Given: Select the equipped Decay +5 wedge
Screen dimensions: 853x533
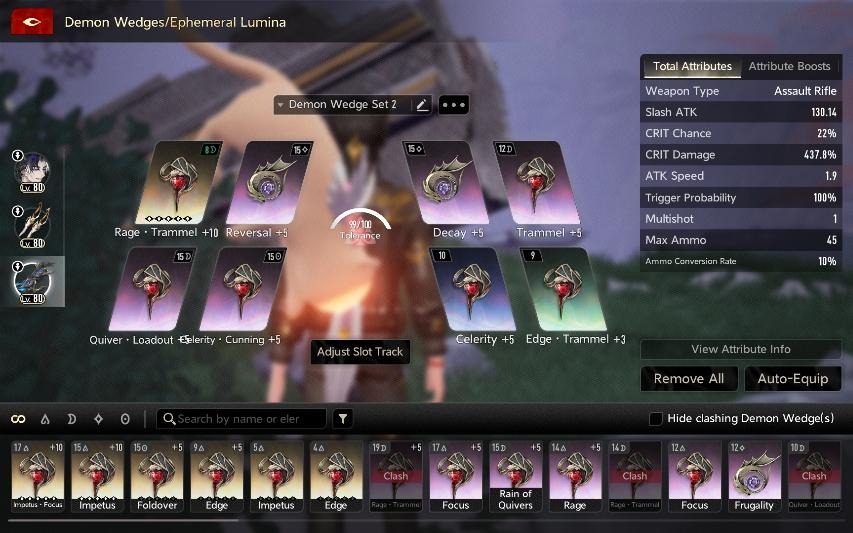Looking at the screenshot, I should [443, 183].
